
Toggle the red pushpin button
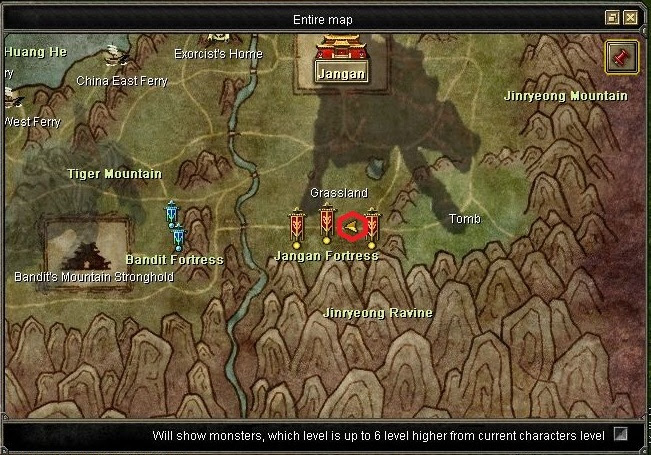[x=621, y=58]
